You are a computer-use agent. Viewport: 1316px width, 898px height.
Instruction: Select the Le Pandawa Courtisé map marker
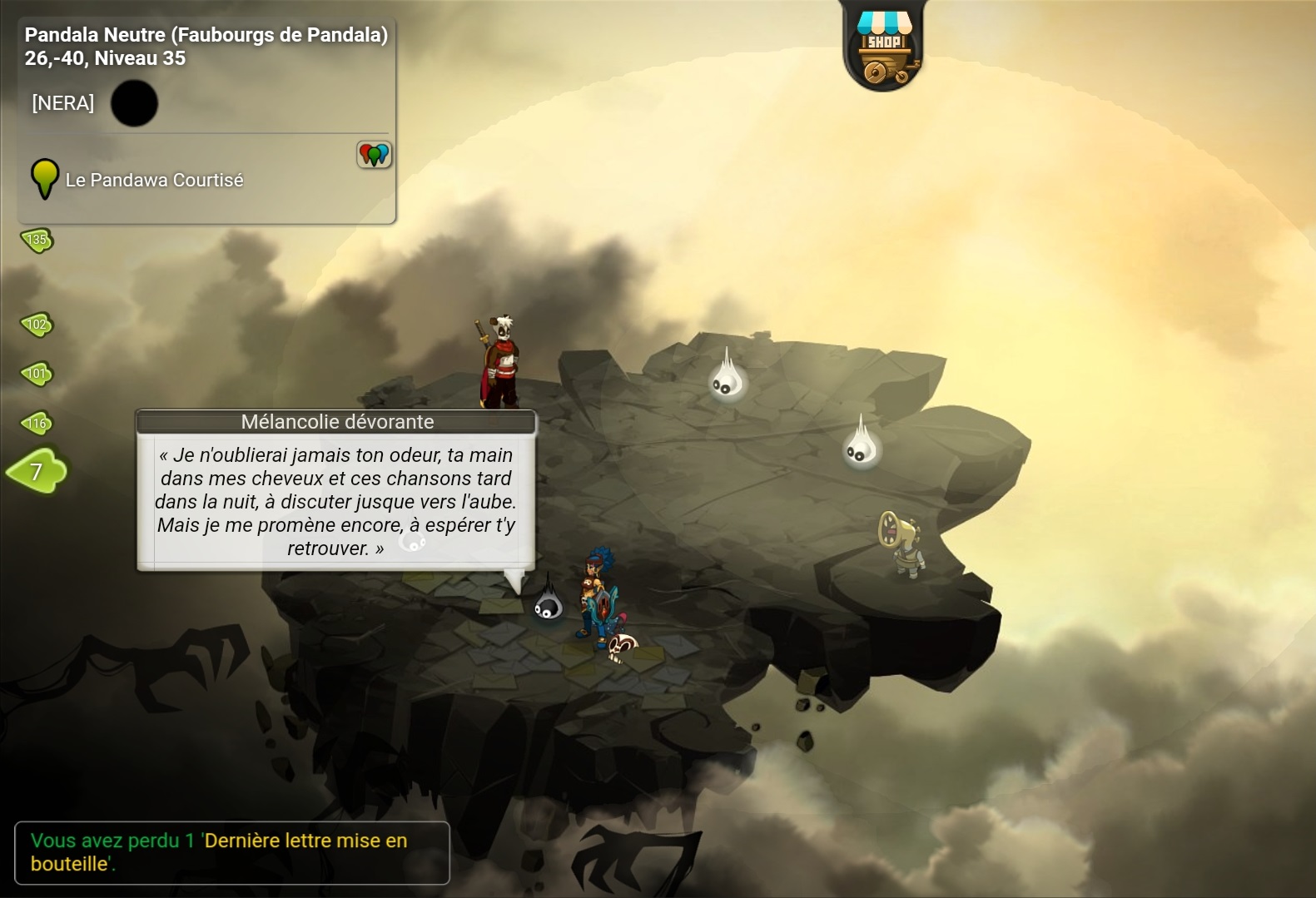click(45, 178)
